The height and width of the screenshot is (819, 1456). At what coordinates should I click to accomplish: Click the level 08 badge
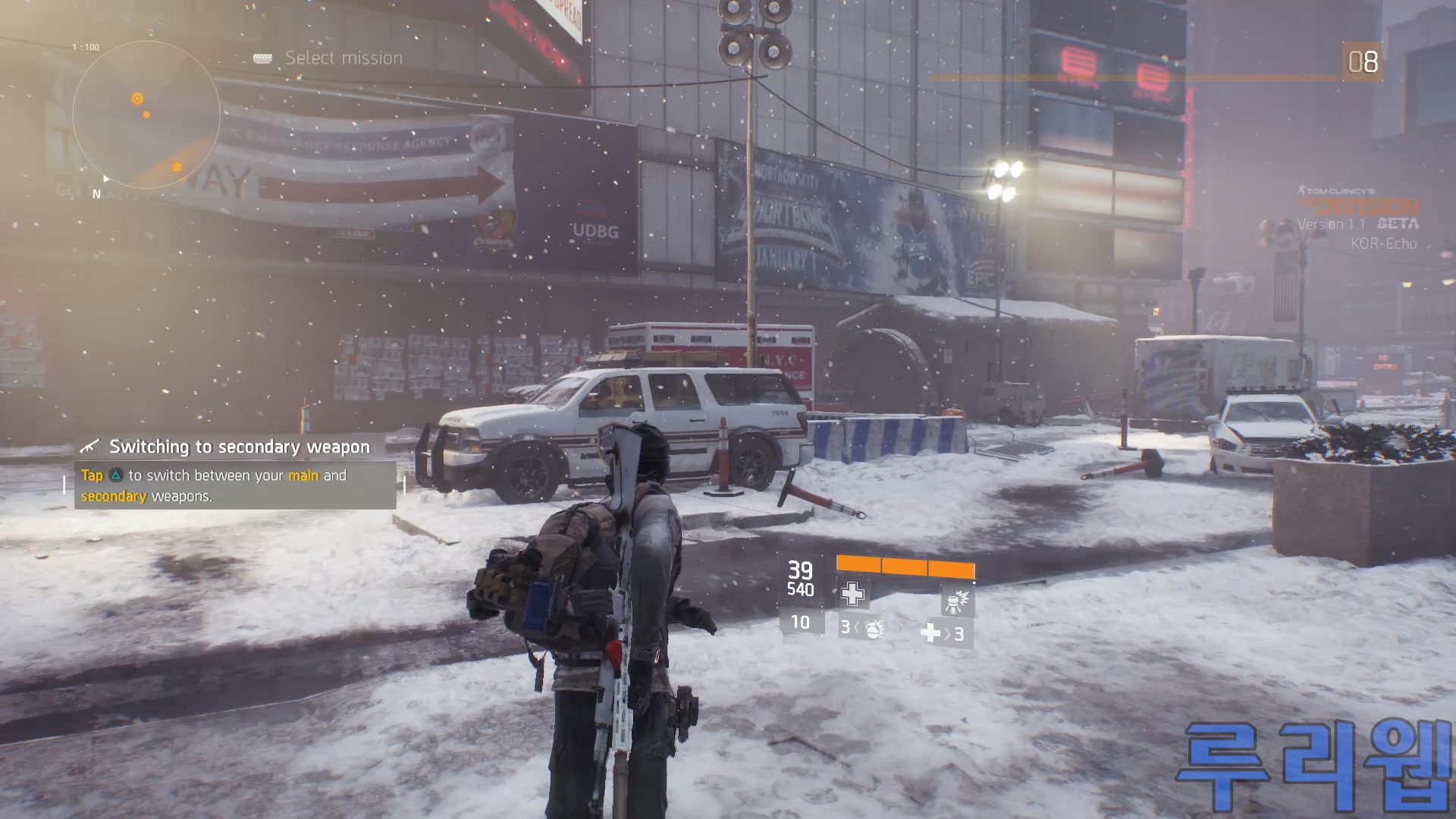[x=1362, y=62]
